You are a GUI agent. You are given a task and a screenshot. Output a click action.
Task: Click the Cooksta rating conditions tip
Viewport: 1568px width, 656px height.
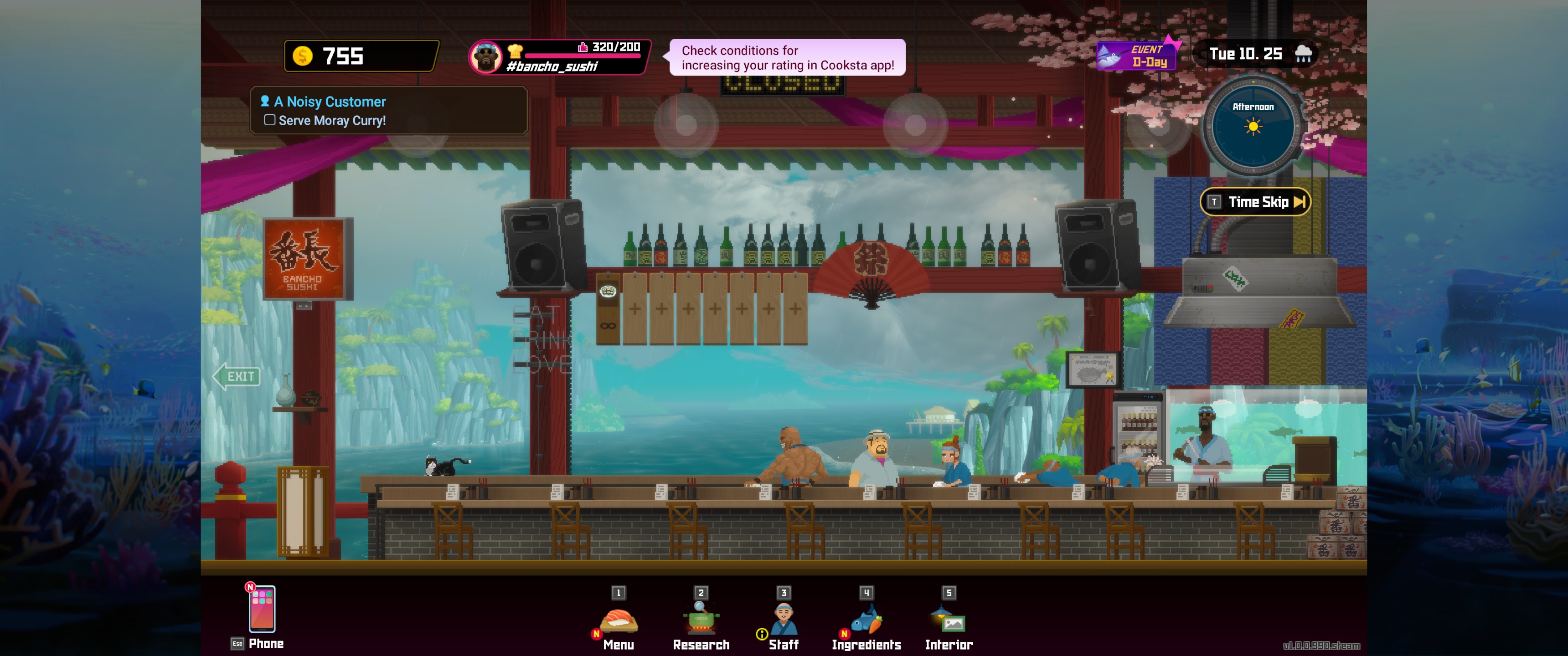click(787, 58)
